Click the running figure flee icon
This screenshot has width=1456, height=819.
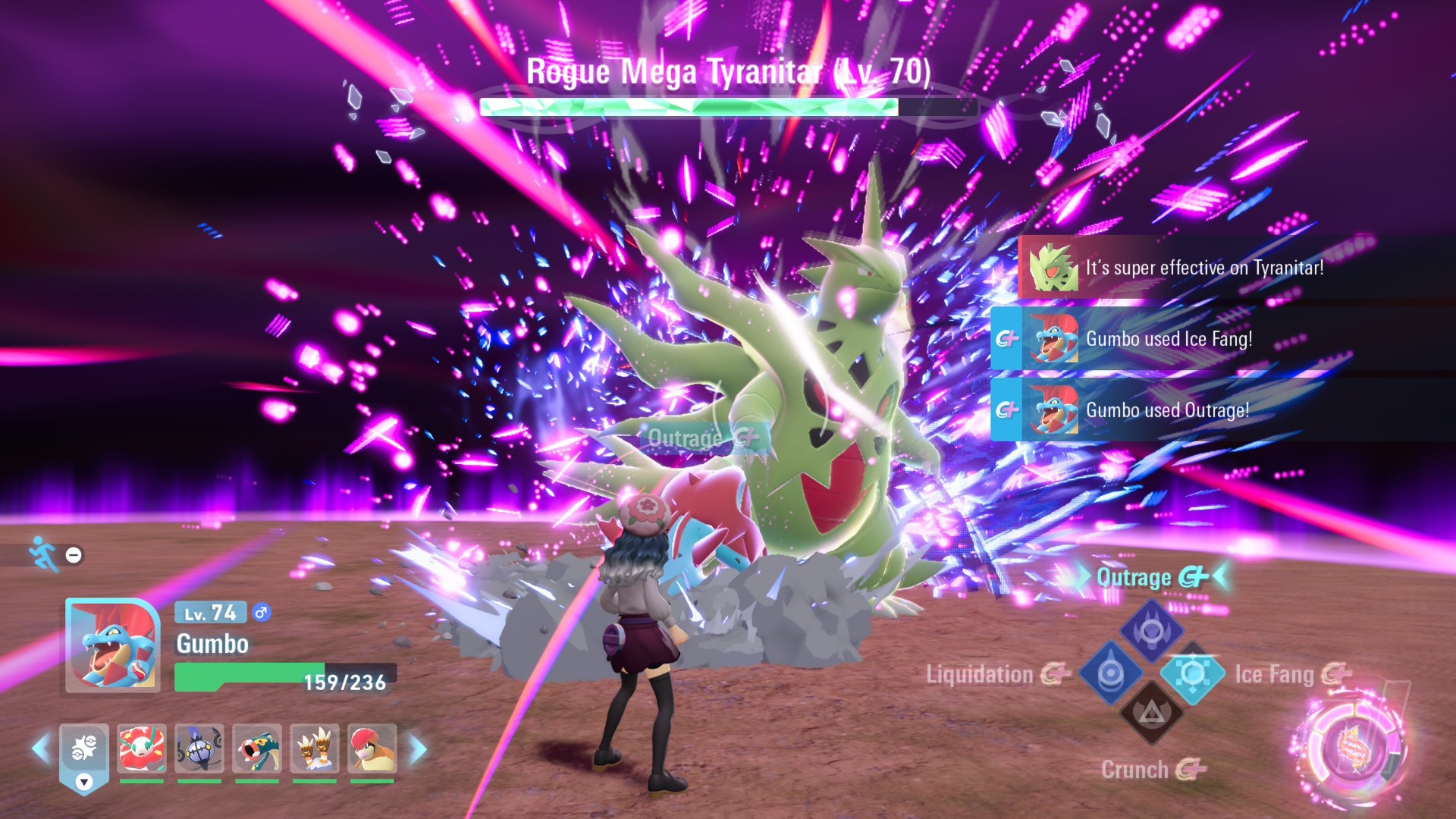44,554
